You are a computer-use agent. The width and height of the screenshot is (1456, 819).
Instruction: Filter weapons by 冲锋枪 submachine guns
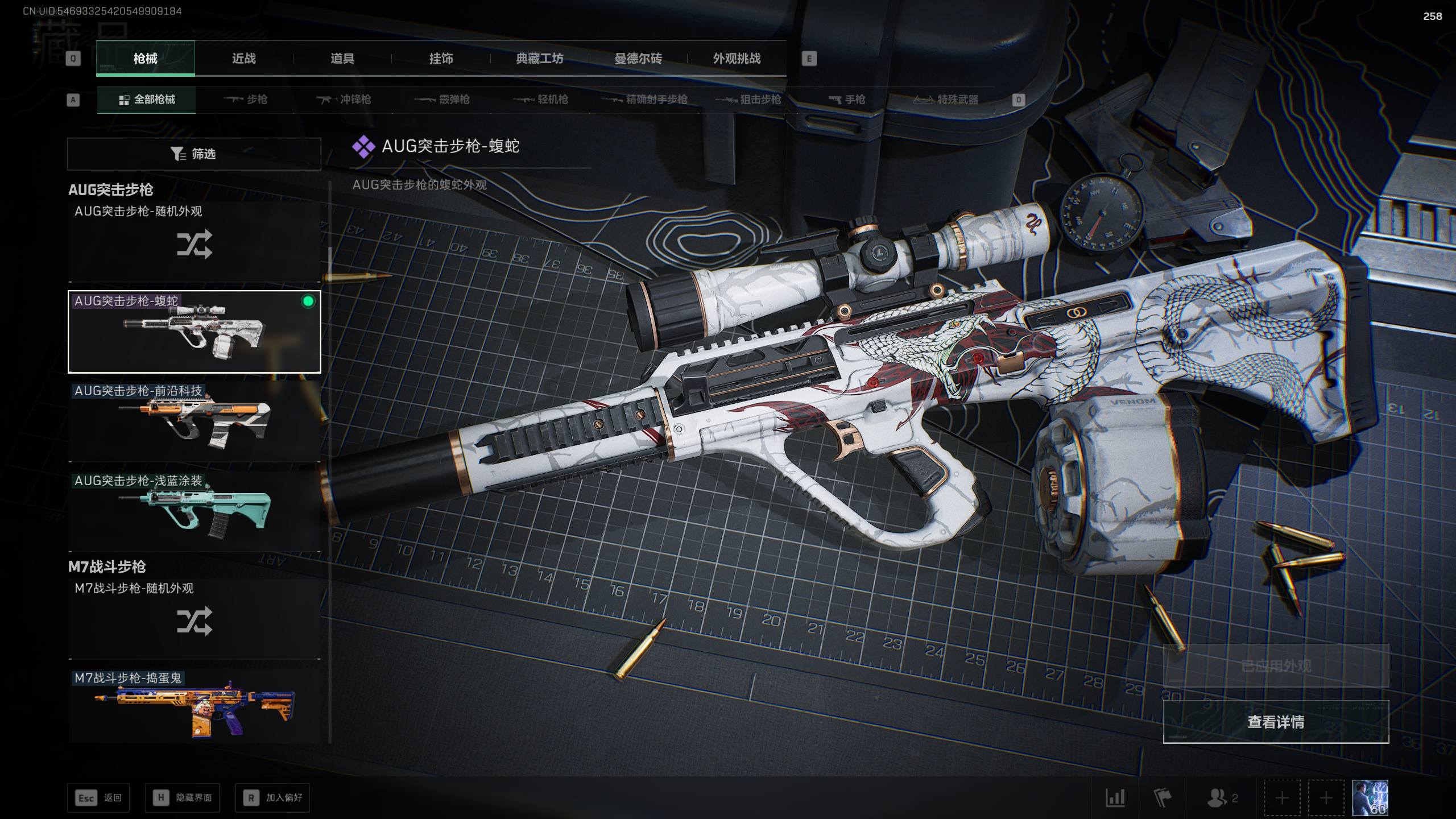[344, 100]
